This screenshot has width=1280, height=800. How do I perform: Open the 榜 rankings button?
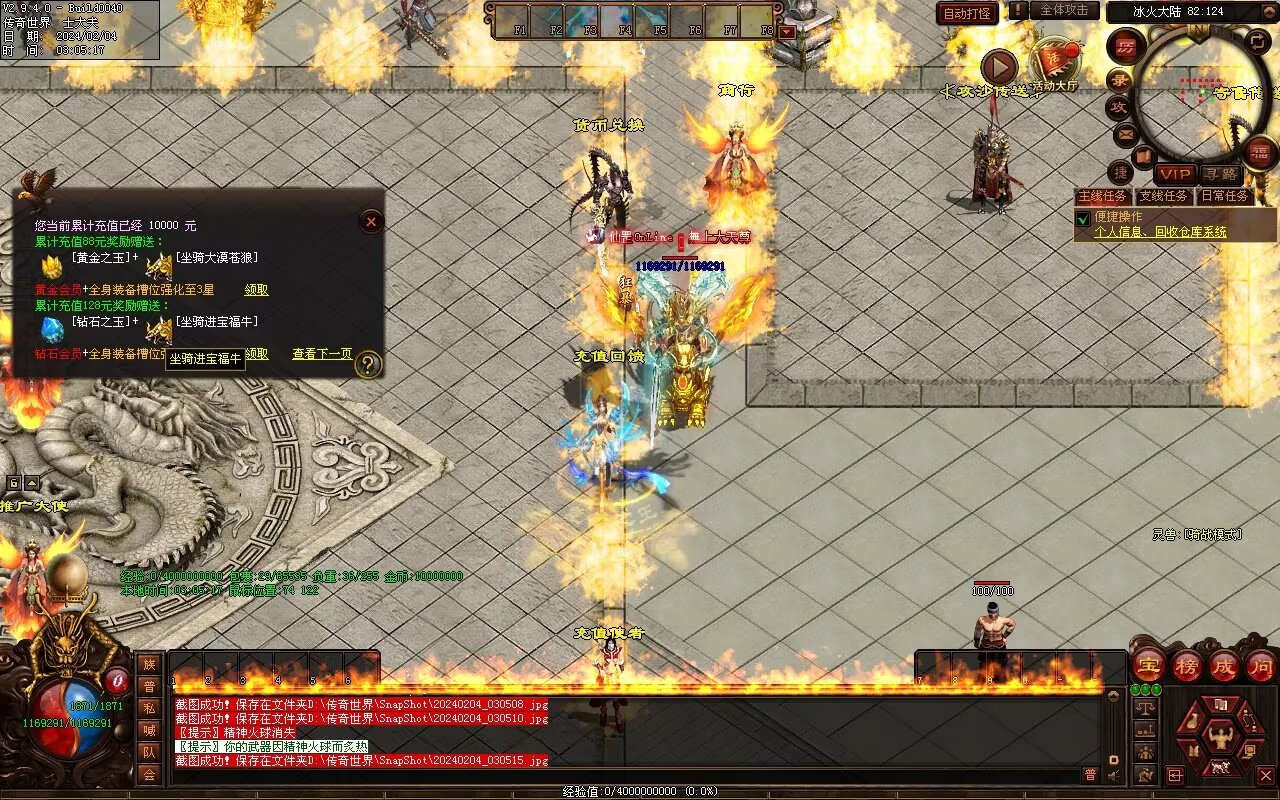(1187, 666)
